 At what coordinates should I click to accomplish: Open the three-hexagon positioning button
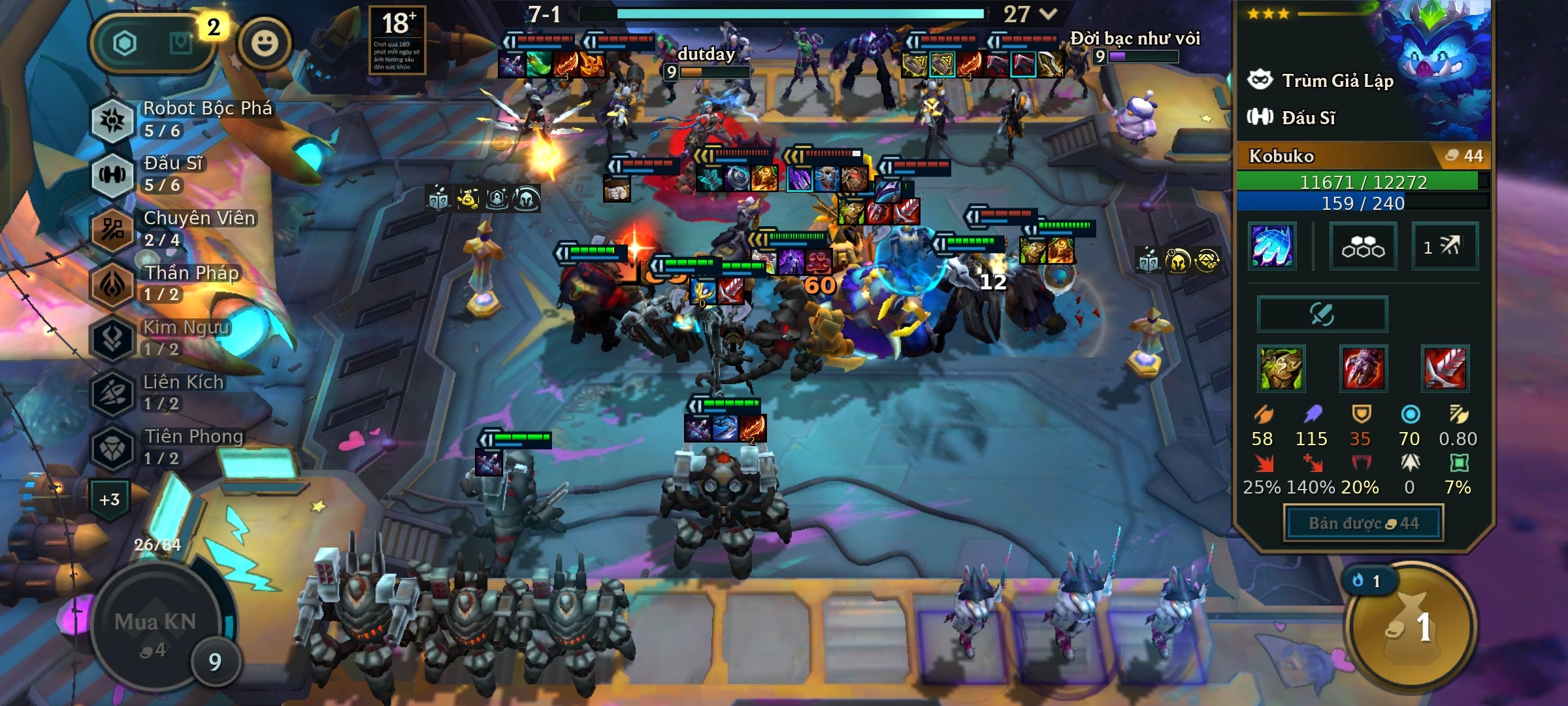(1363, 246)
